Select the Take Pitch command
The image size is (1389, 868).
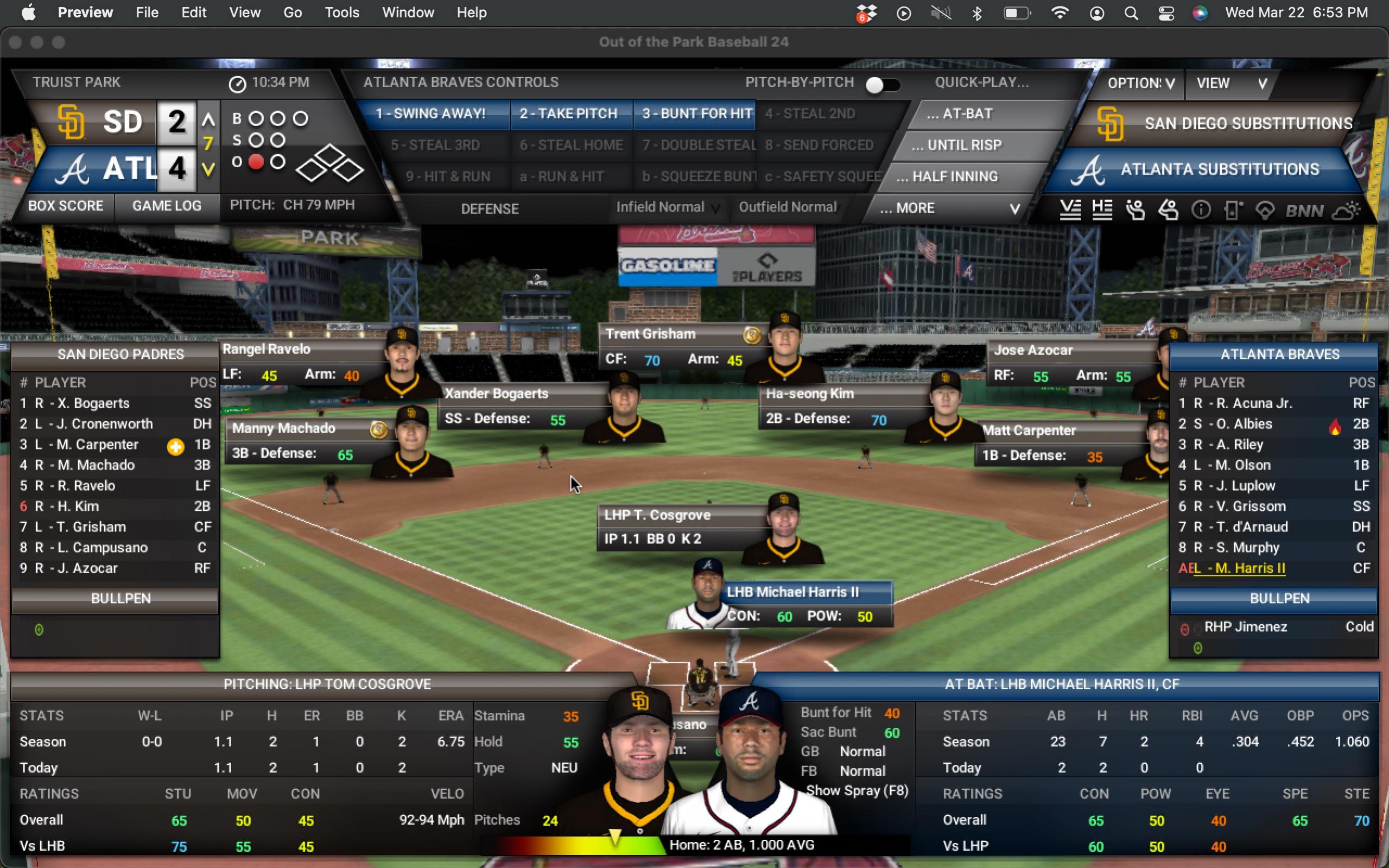coord(568,113)
